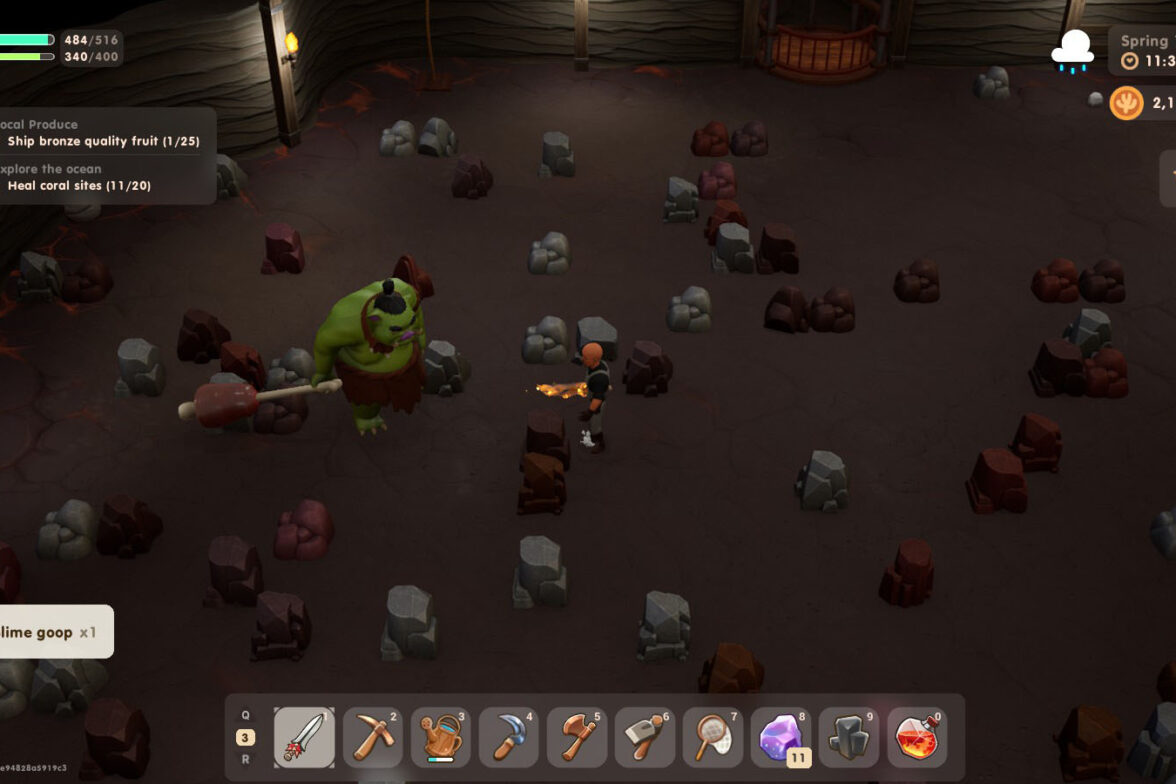Click the hotbar page number indicator
Image resolution: width=1176 pixels, height=784 pixels.
245,738
